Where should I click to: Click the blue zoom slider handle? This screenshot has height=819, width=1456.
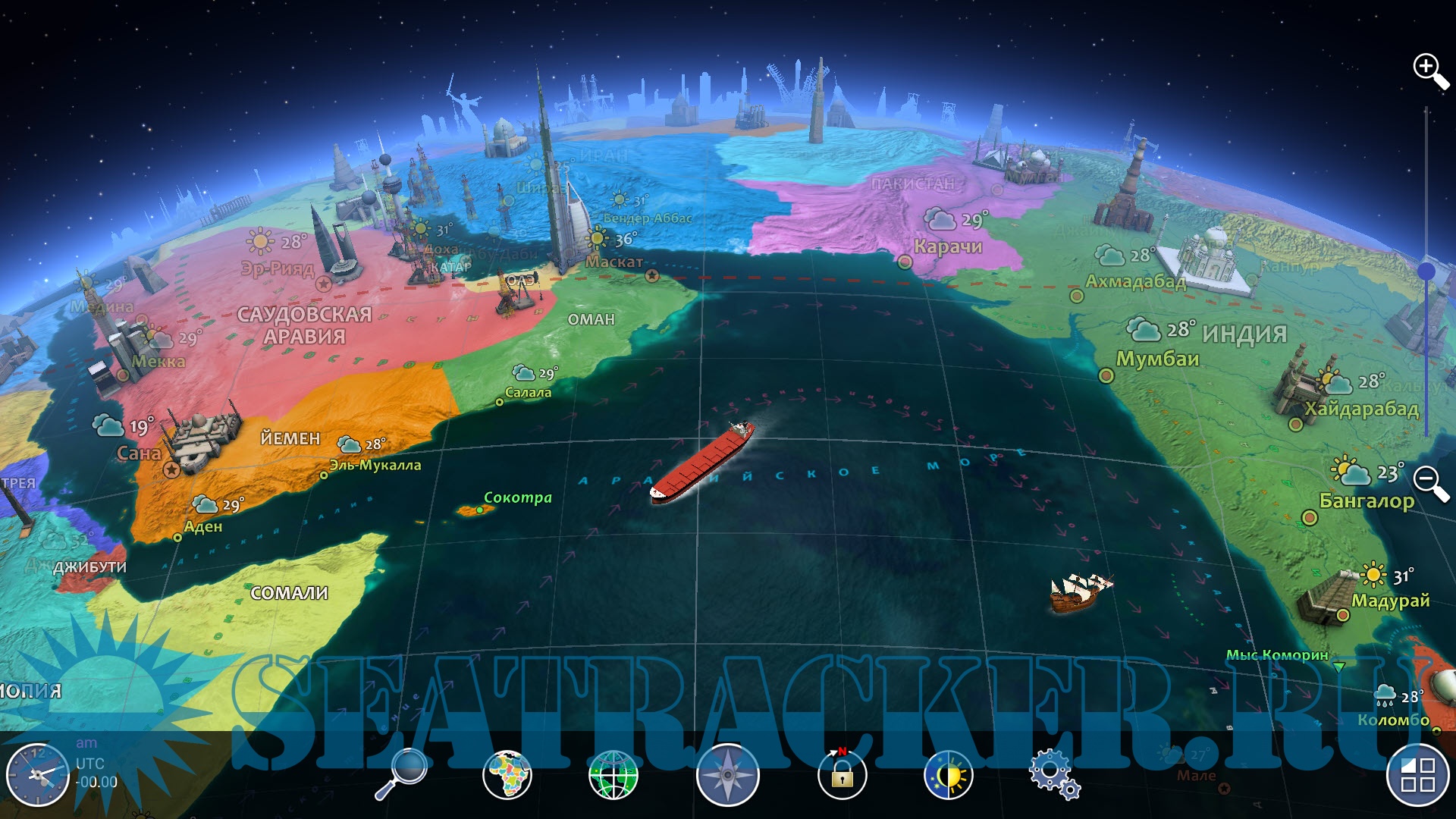[x=1426, y=271]
